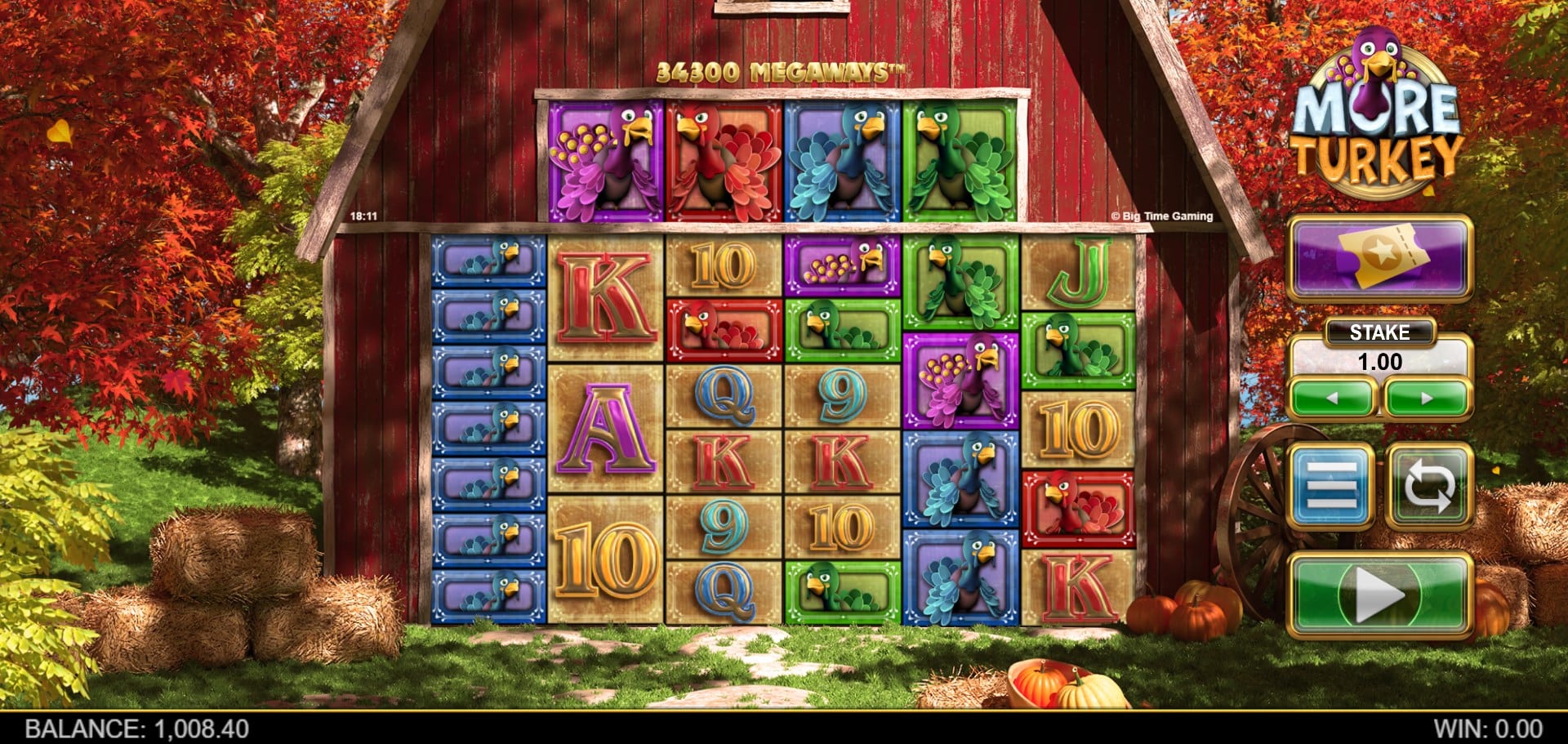
Task: Open the golden ticket feature buy
Action: point(1379,257)
